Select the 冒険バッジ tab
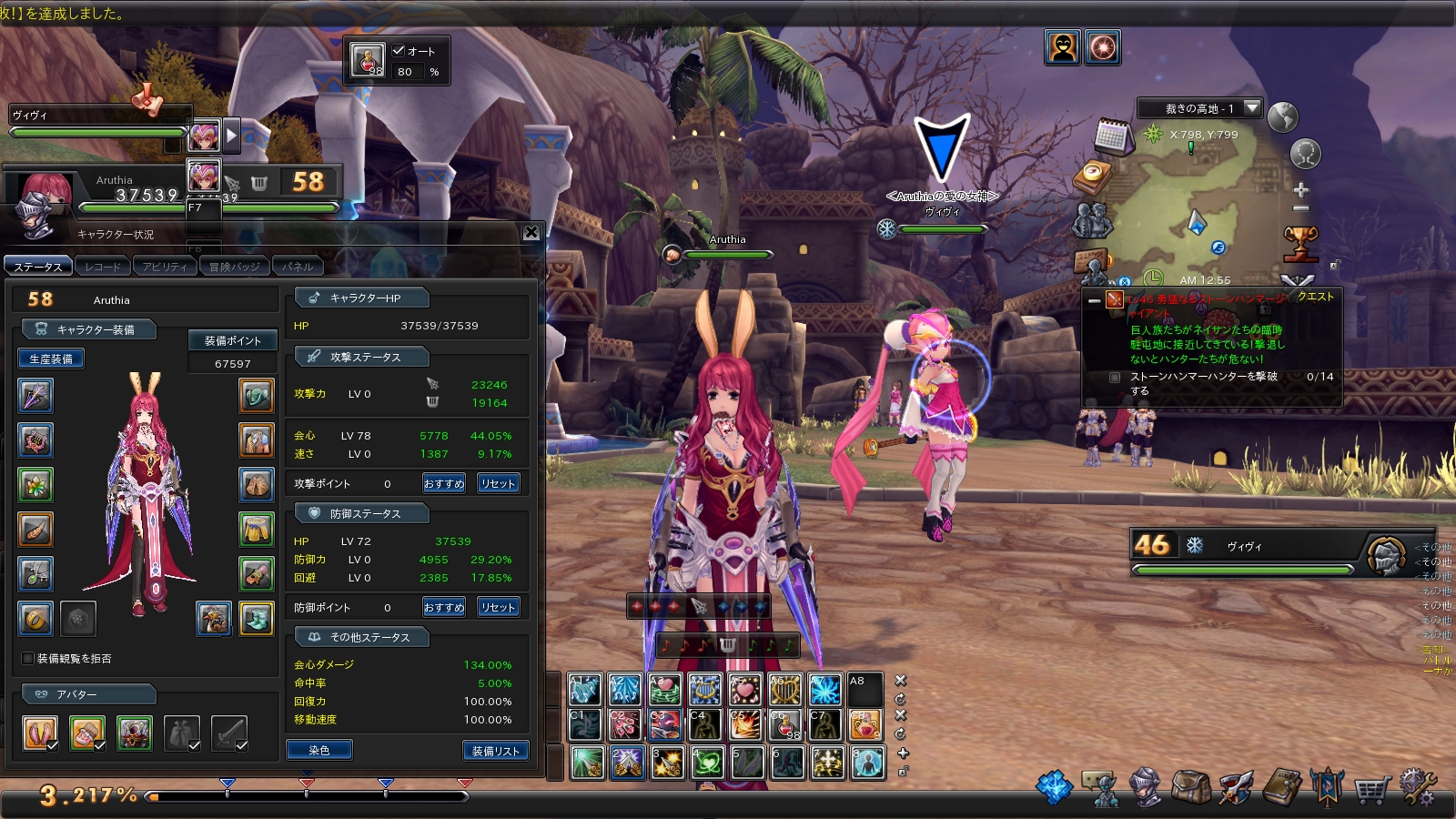The width and height of the screenshot is (1456, 819). point(234,267)
